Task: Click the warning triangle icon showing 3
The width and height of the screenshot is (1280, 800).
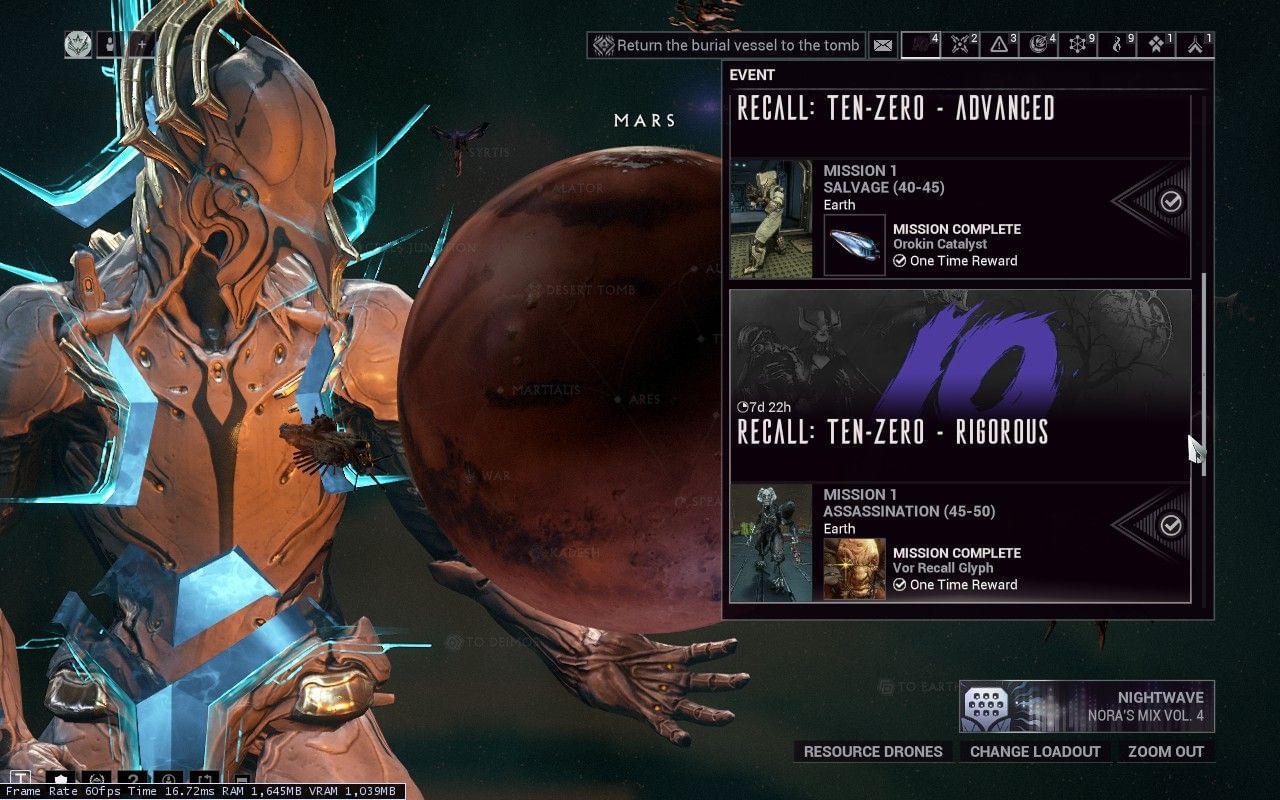Action: (x=1000, y=46)
